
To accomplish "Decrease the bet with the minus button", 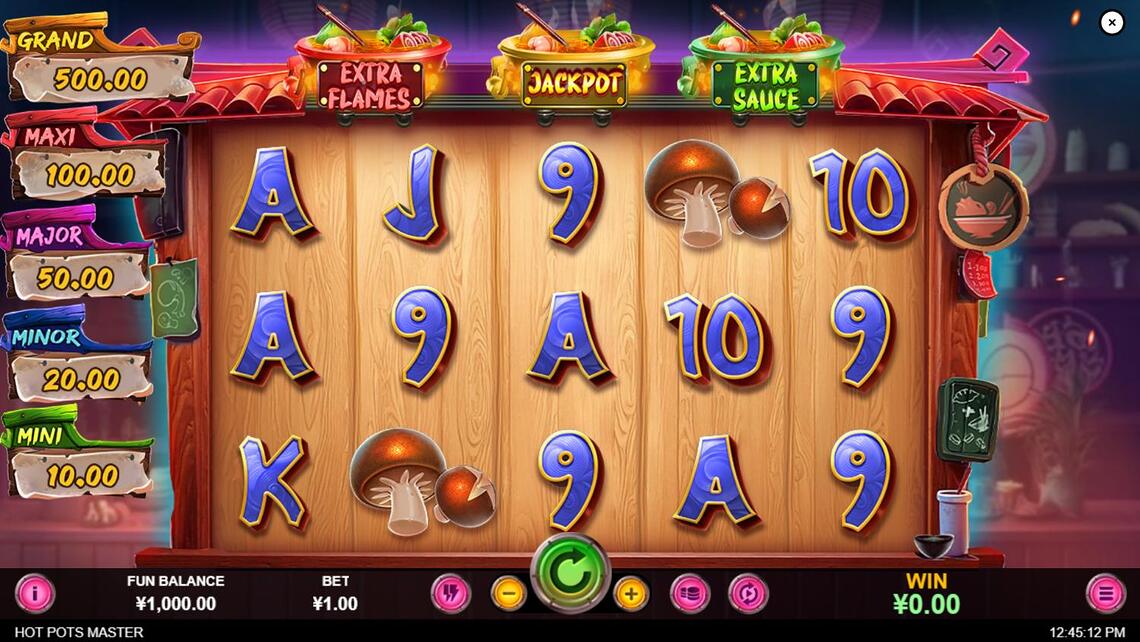I will click(x=508, y=593).
